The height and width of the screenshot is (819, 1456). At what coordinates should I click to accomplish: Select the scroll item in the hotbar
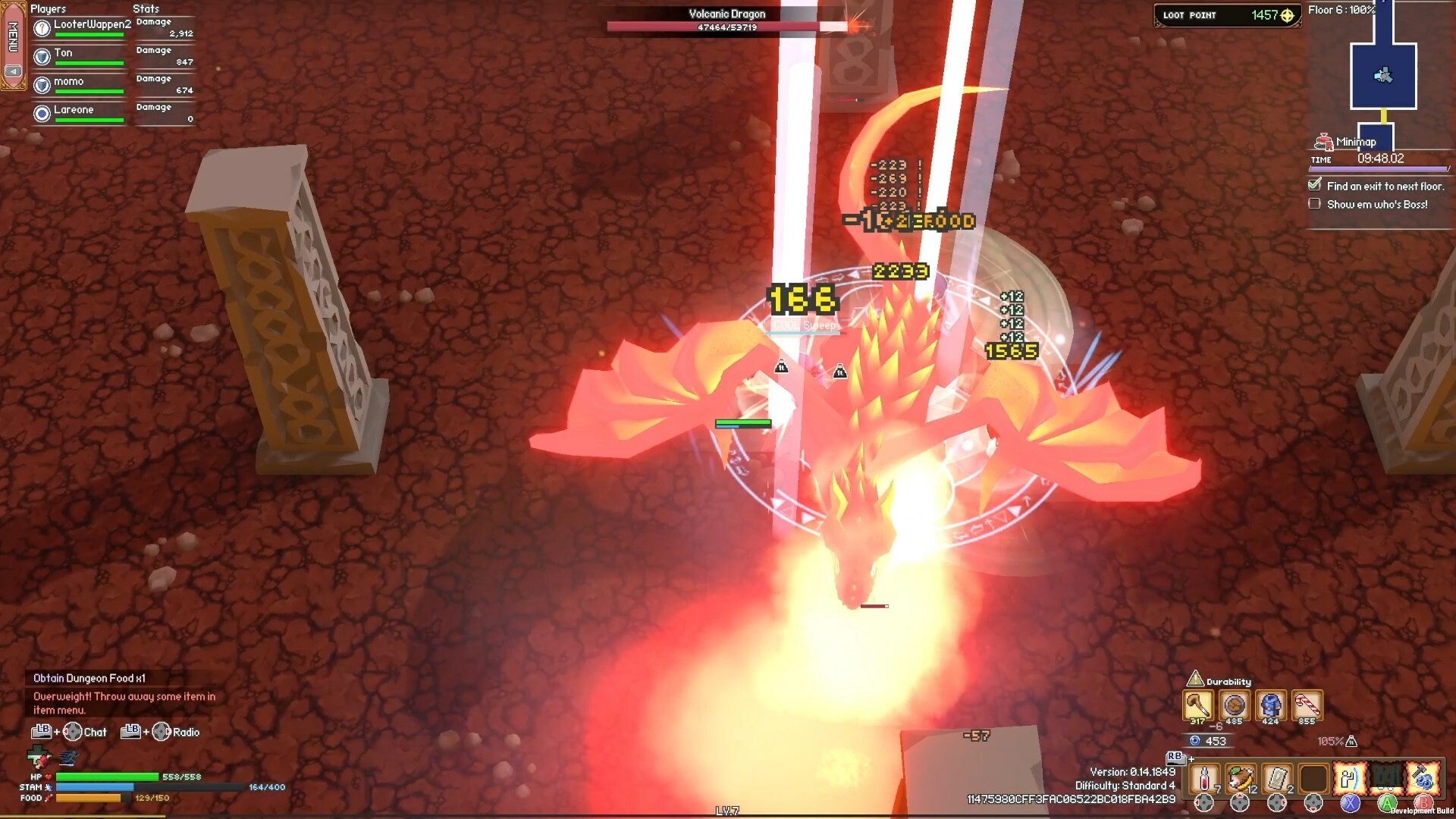pos(1277,779)
